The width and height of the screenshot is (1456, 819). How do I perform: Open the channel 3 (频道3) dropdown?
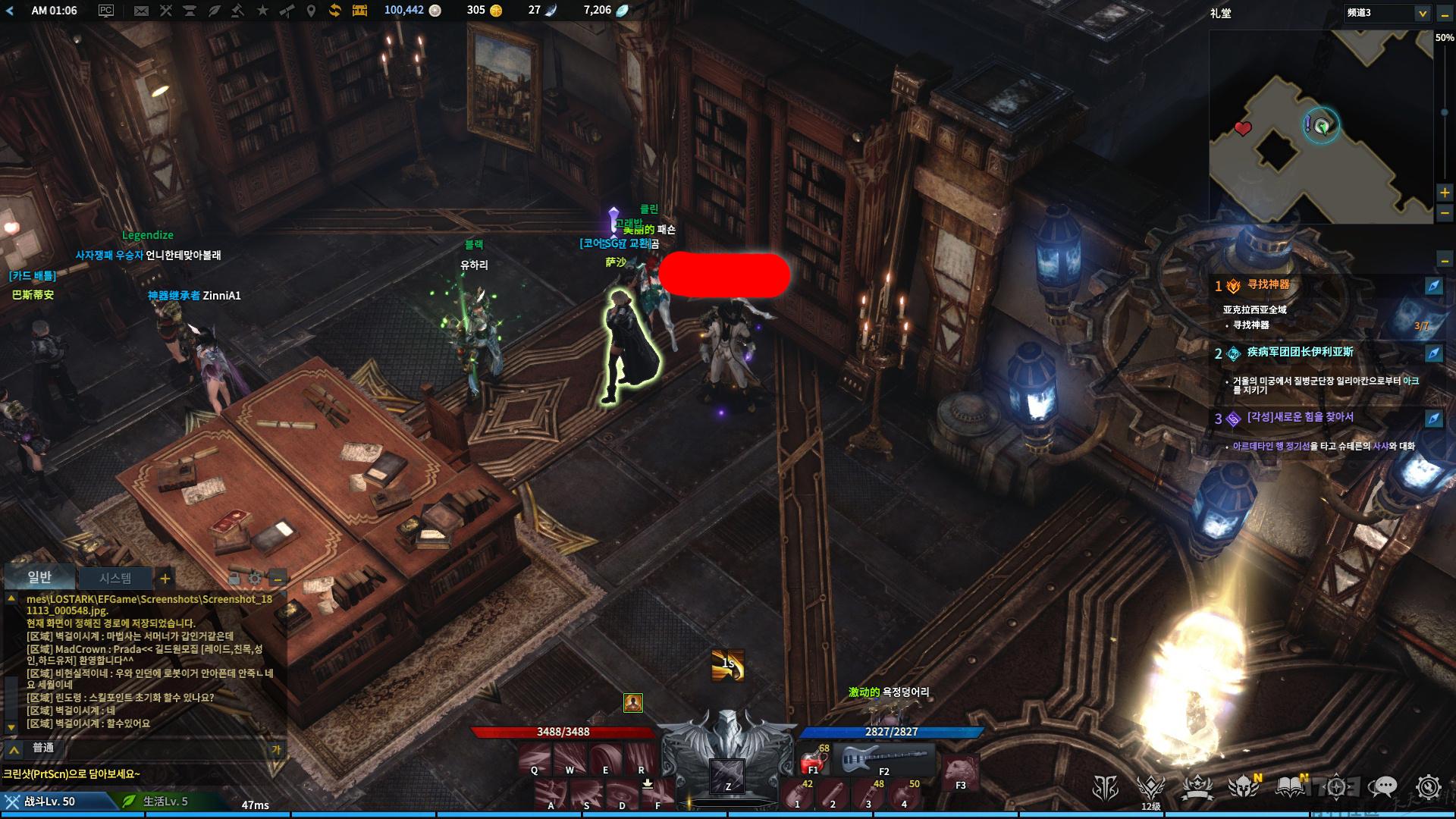click(x=1422, y=13)
